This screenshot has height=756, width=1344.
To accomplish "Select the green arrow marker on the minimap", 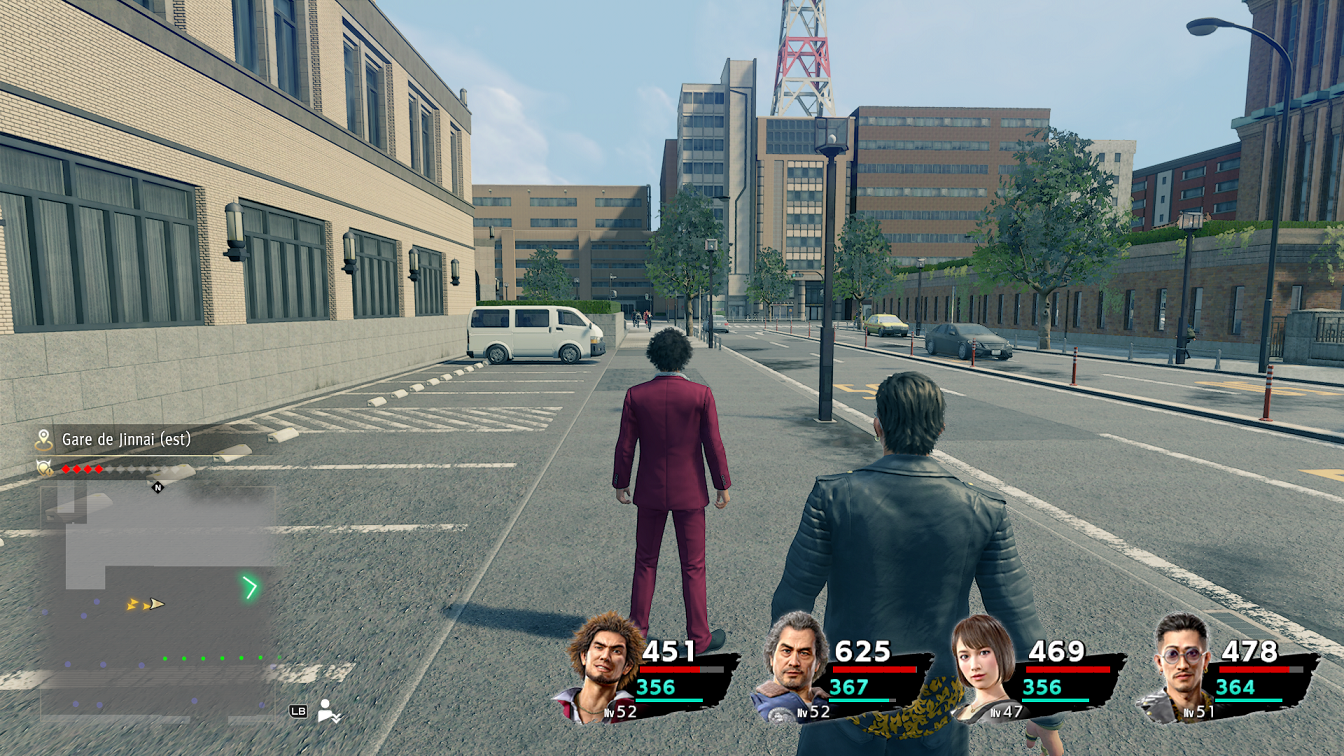I will pyautogui.click(x=250, y=587).
